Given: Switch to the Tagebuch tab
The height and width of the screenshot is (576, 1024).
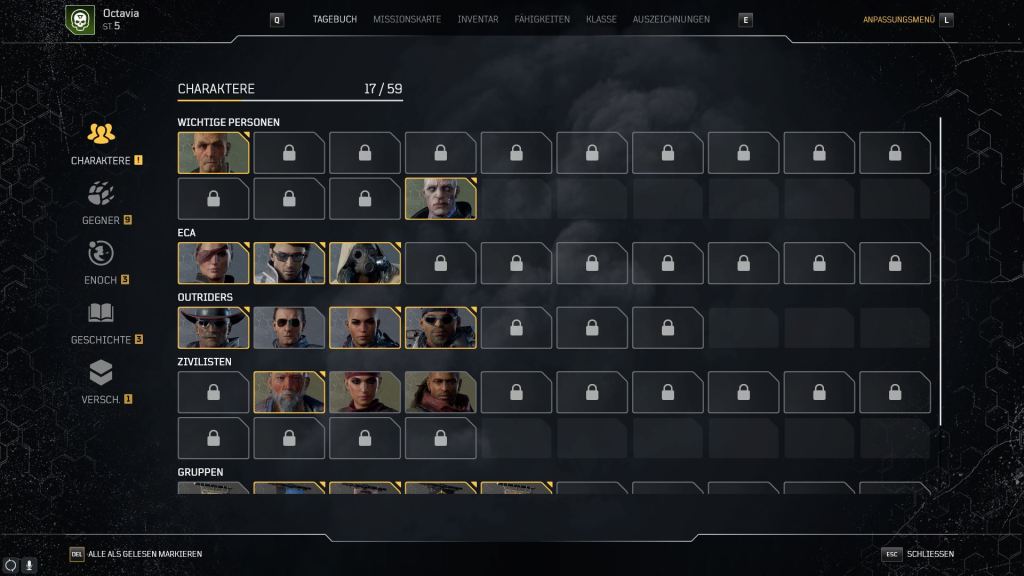Looking at the screenshot, I should tap(334, 19).
